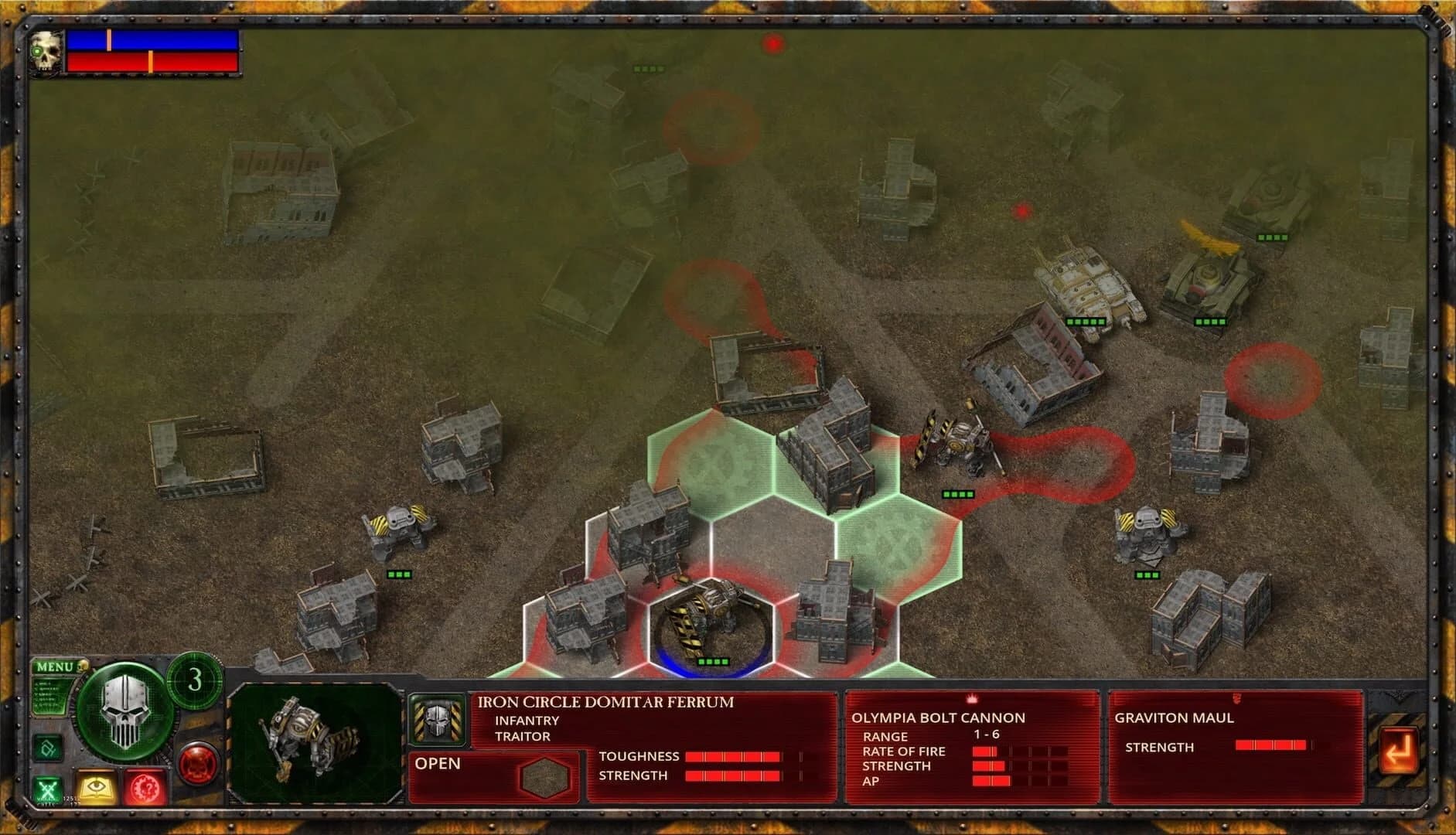Click the faction skull portrait at top left

click(x=44, y=51)
